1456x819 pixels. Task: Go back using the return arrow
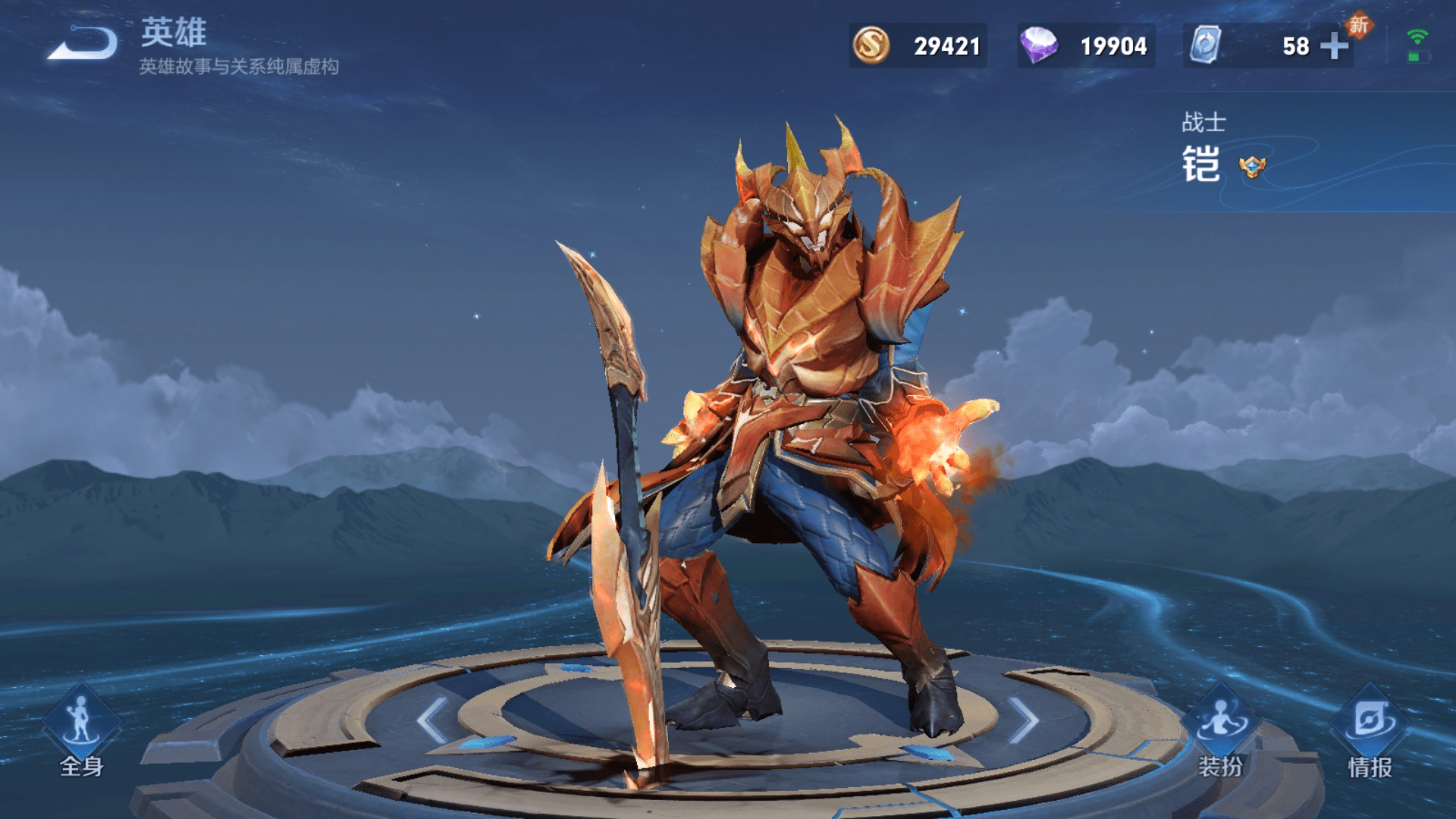click(x=83, y=44)
